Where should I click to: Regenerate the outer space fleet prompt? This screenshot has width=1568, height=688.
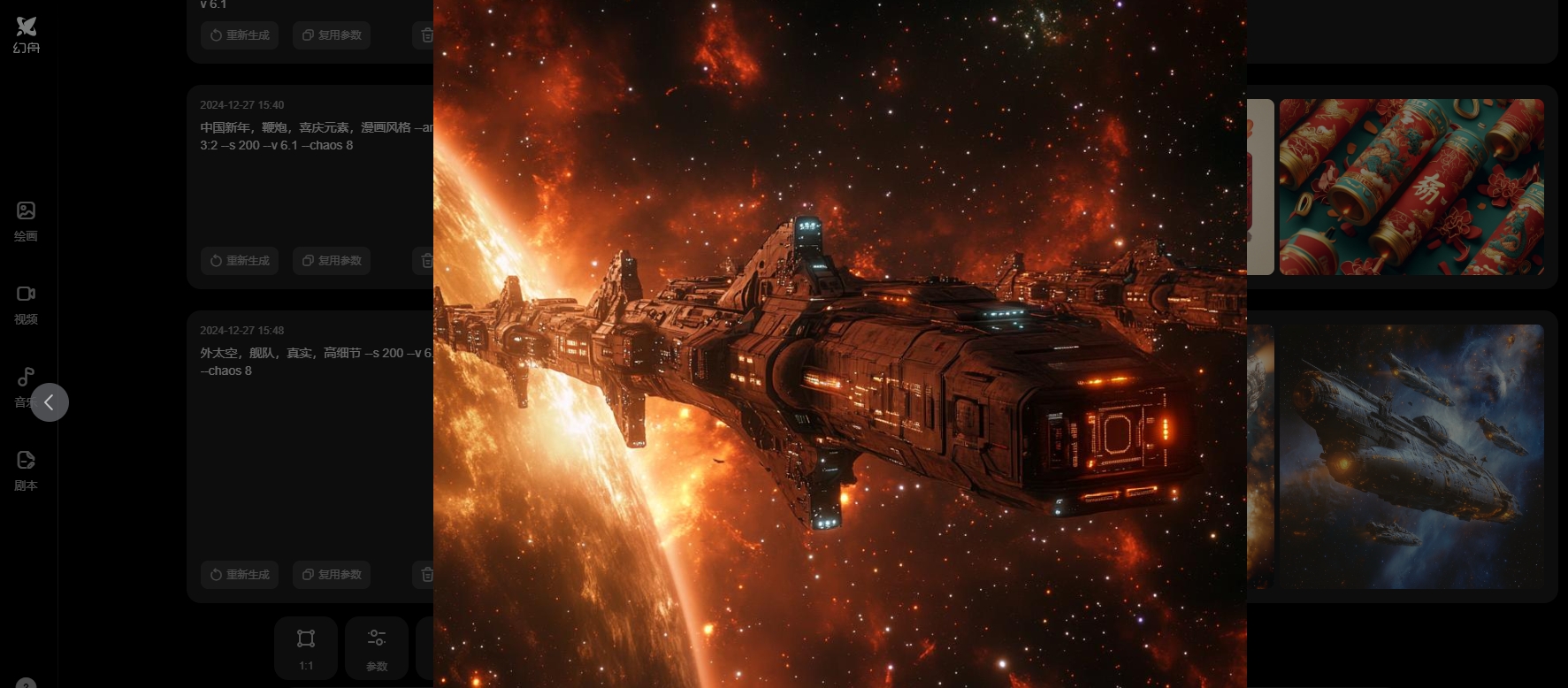coord(240,575)
